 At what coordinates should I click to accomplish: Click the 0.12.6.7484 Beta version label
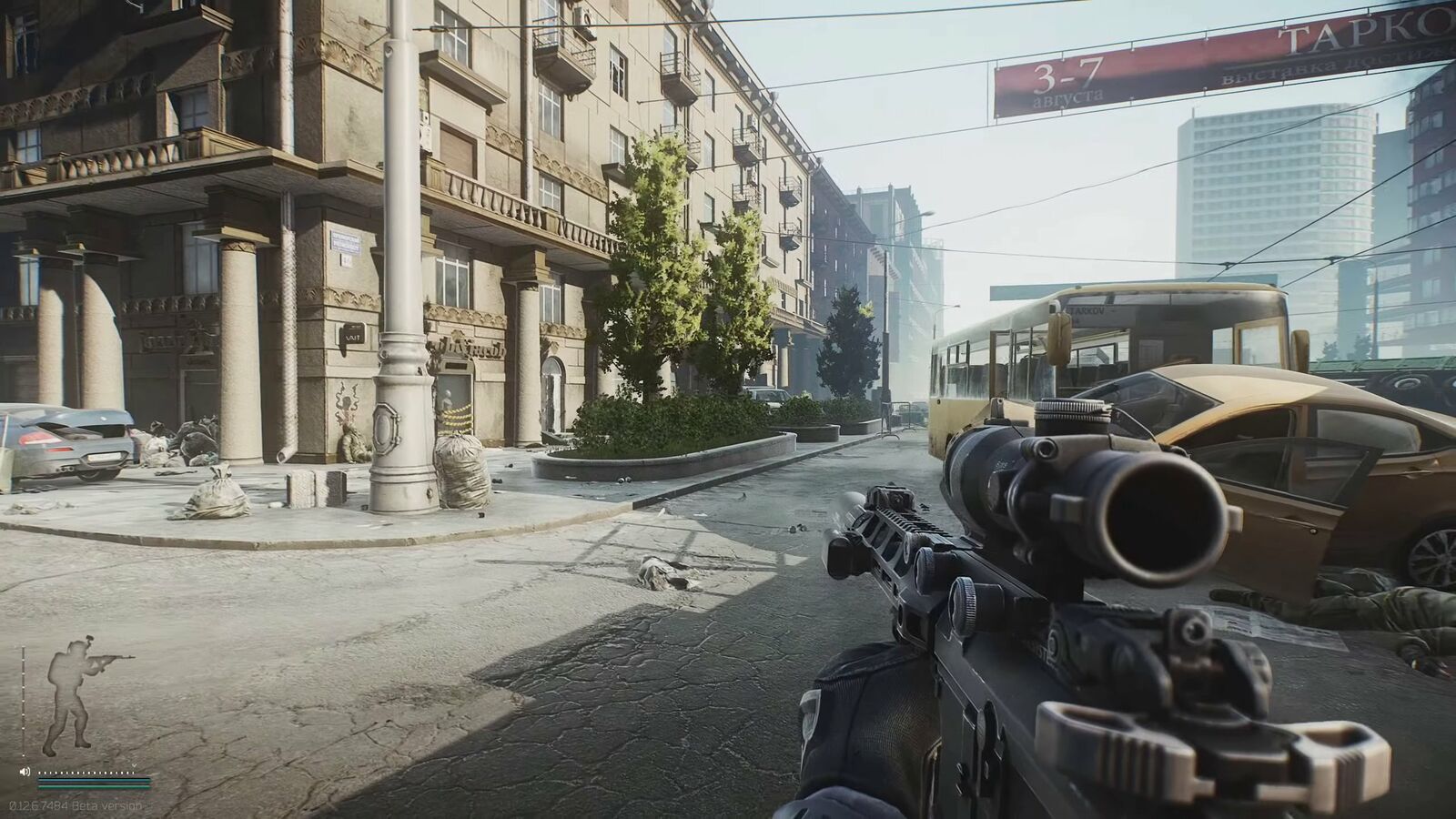click(75, 804)
